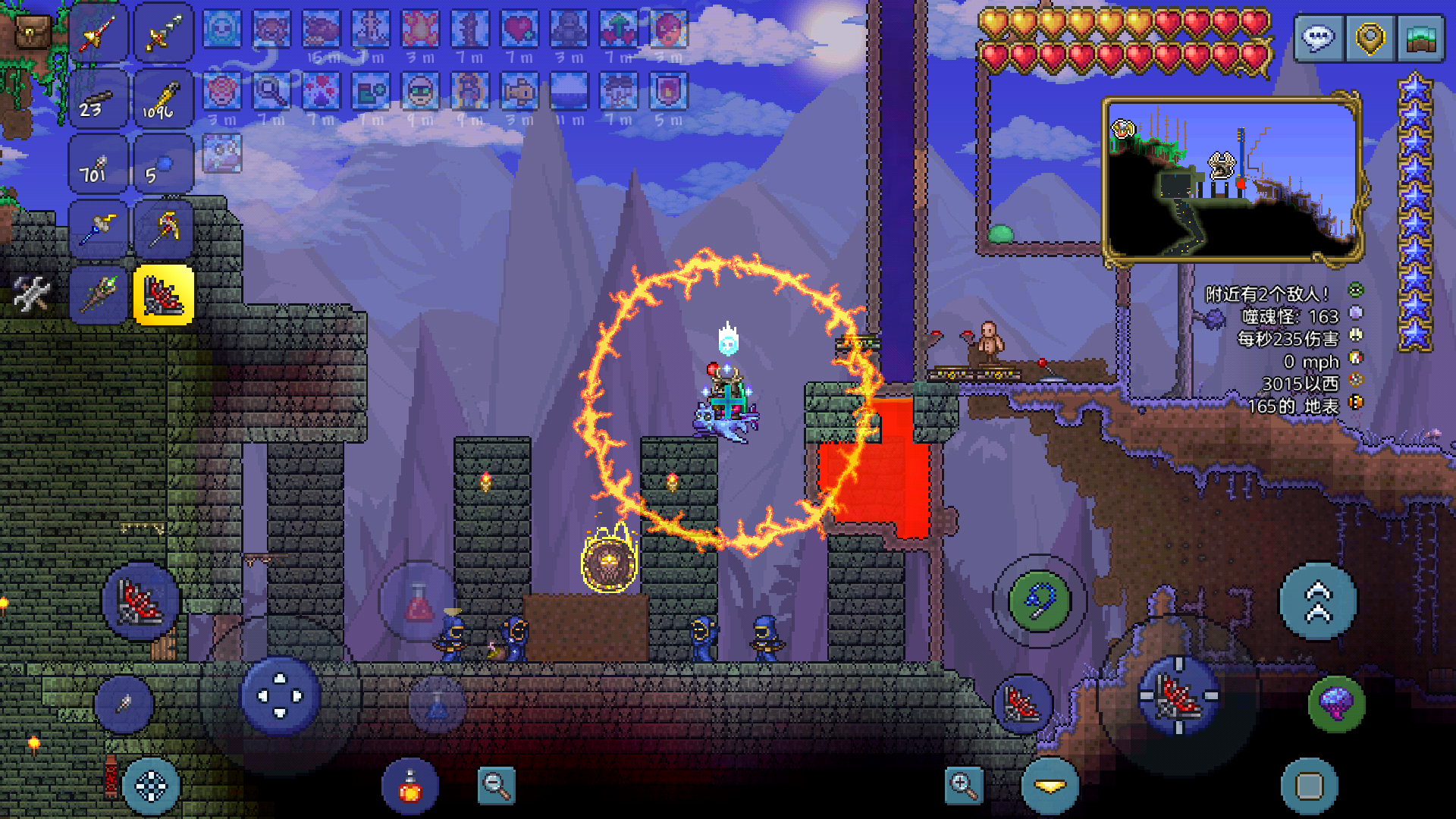Pick the highlighted red-winged weapon slot
1456x819 pixels.
pyautogui.click(x=164, y=294)
